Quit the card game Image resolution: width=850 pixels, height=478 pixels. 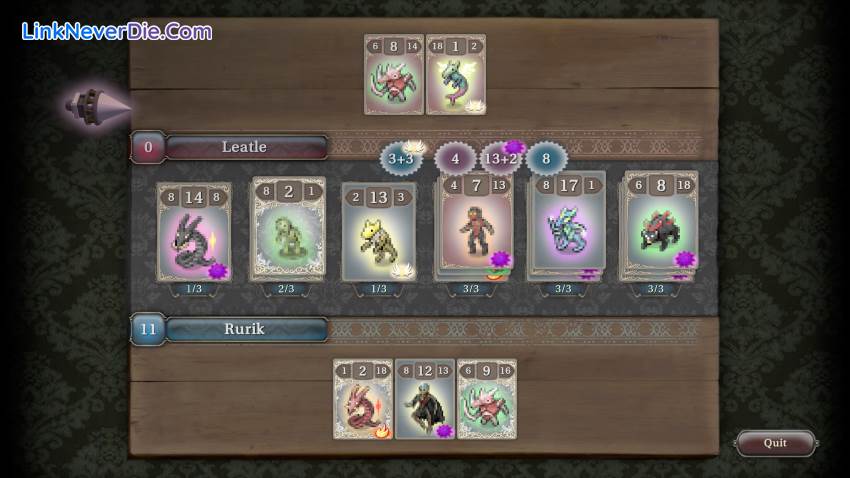pyautogui.click(x=775, y=443)
